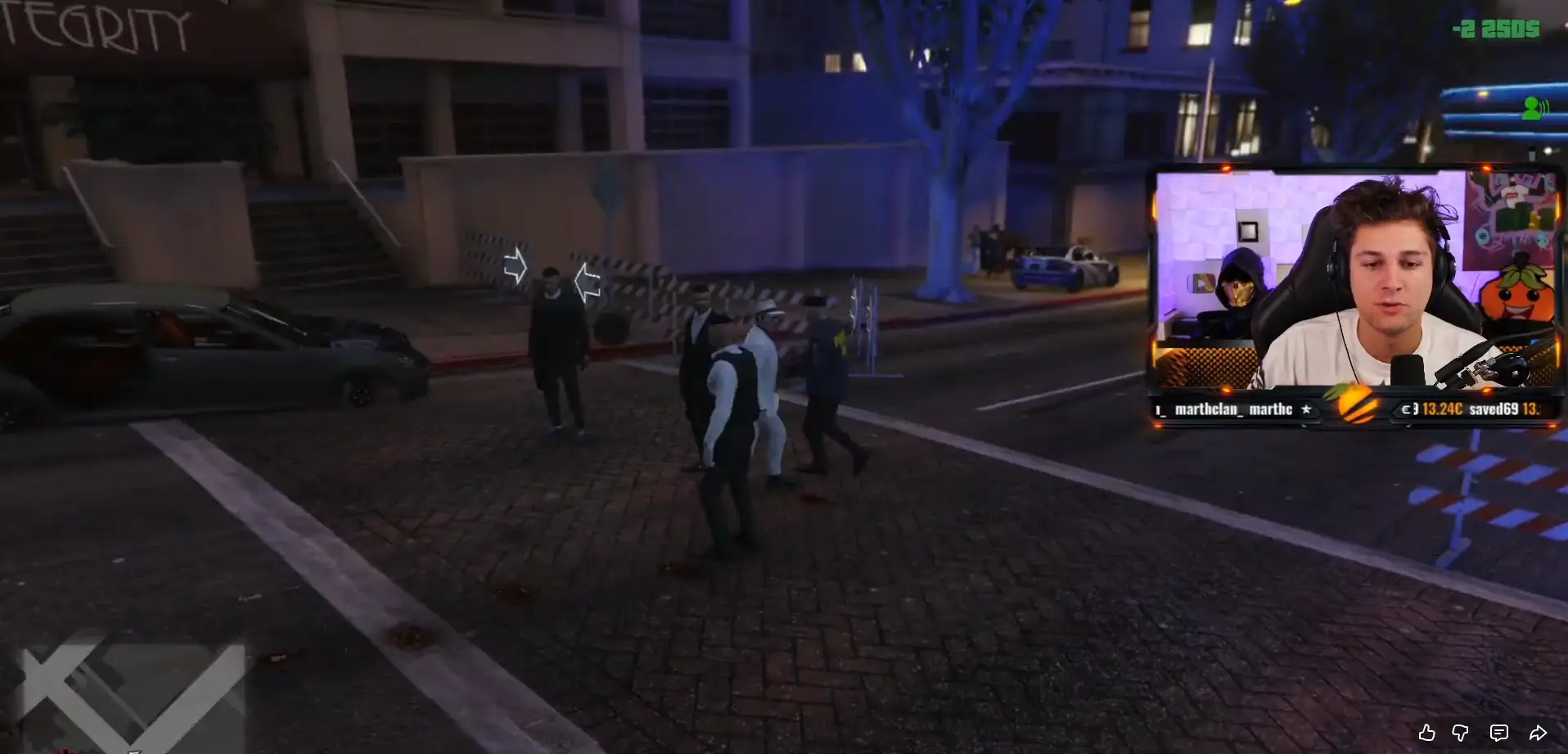Click the thumbs up like icon
Viewport: 1568px width, 754px height.
coord(1427,733)
